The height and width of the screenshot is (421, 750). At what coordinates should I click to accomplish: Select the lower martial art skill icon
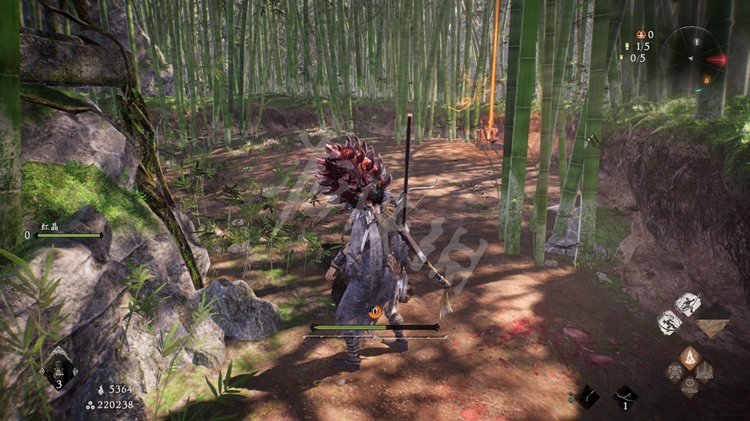[x=669, y=322]
